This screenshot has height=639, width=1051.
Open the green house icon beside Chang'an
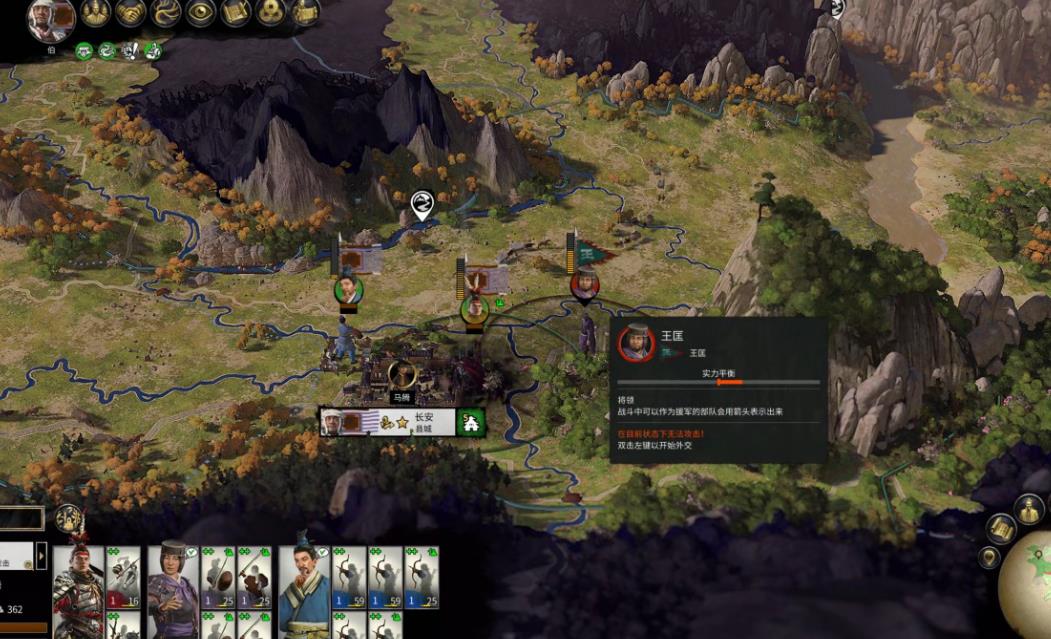468,423
